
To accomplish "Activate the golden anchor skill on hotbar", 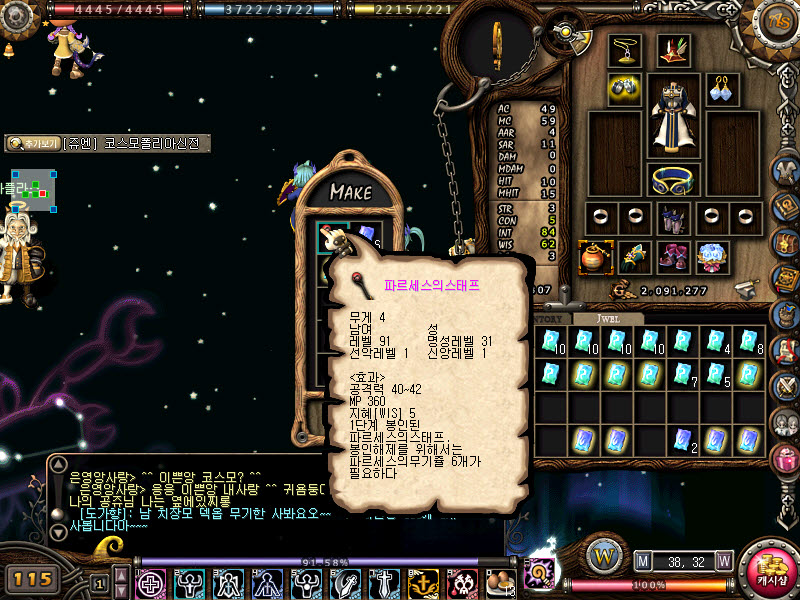I will (424, 583).
